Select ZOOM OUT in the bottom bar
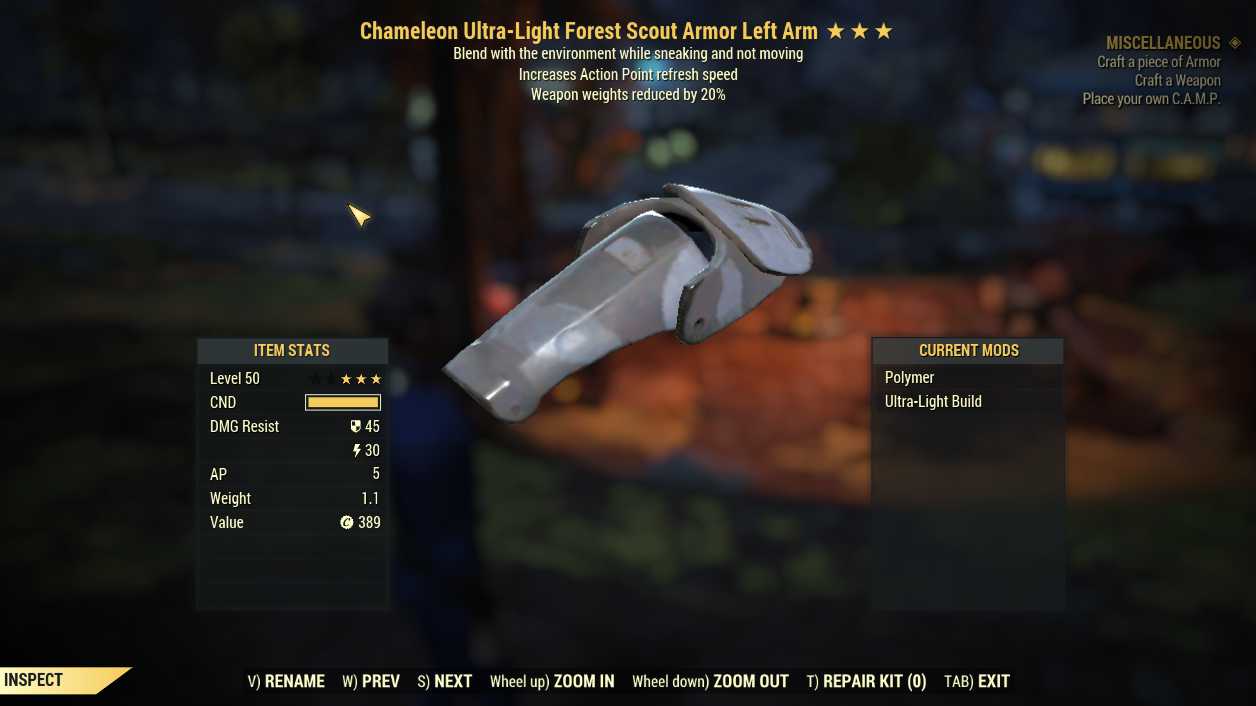Screen dimensions: 1256x706 point(710,681)
